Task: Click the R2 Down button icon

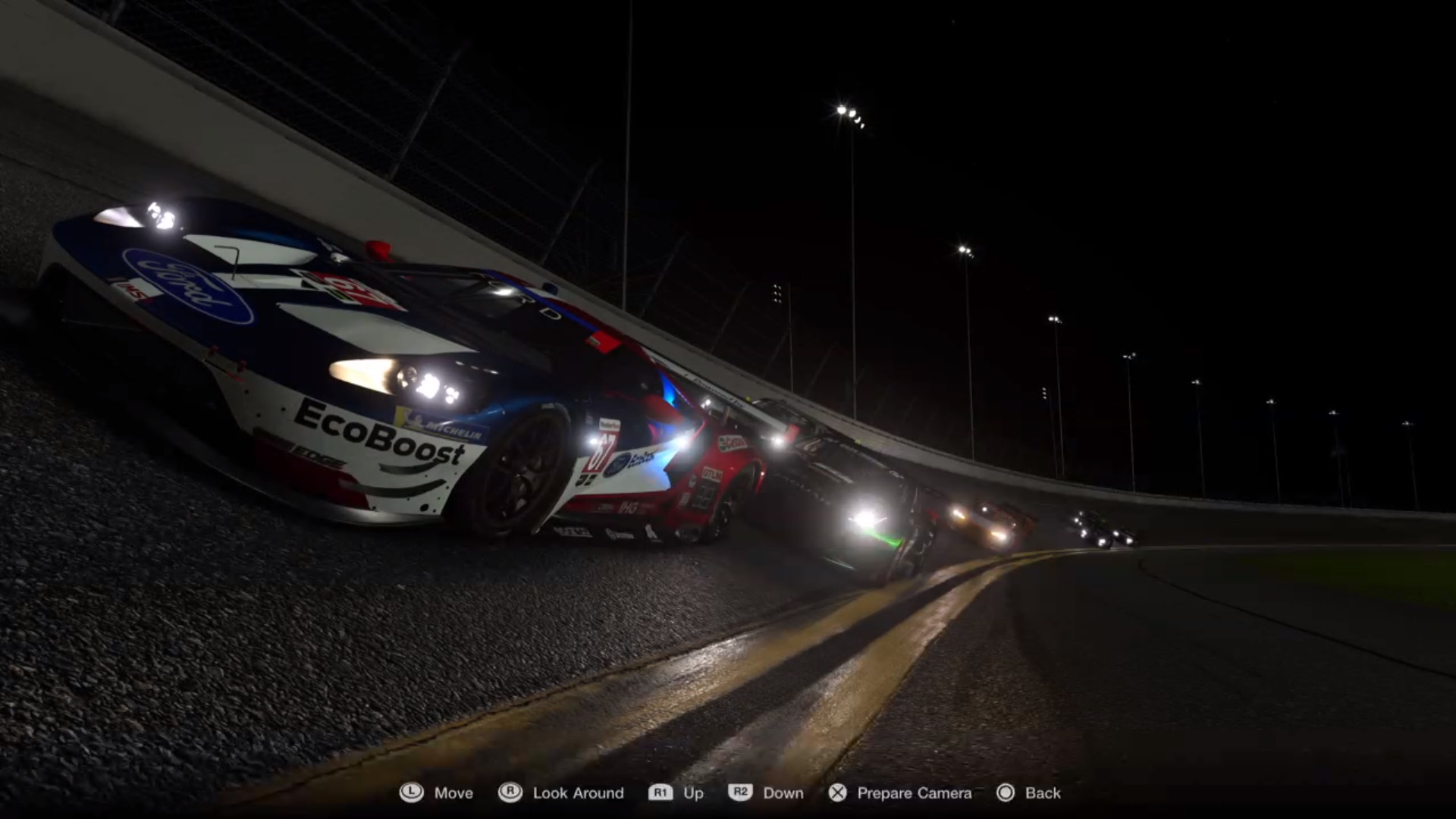Action: tap(741, 793)
